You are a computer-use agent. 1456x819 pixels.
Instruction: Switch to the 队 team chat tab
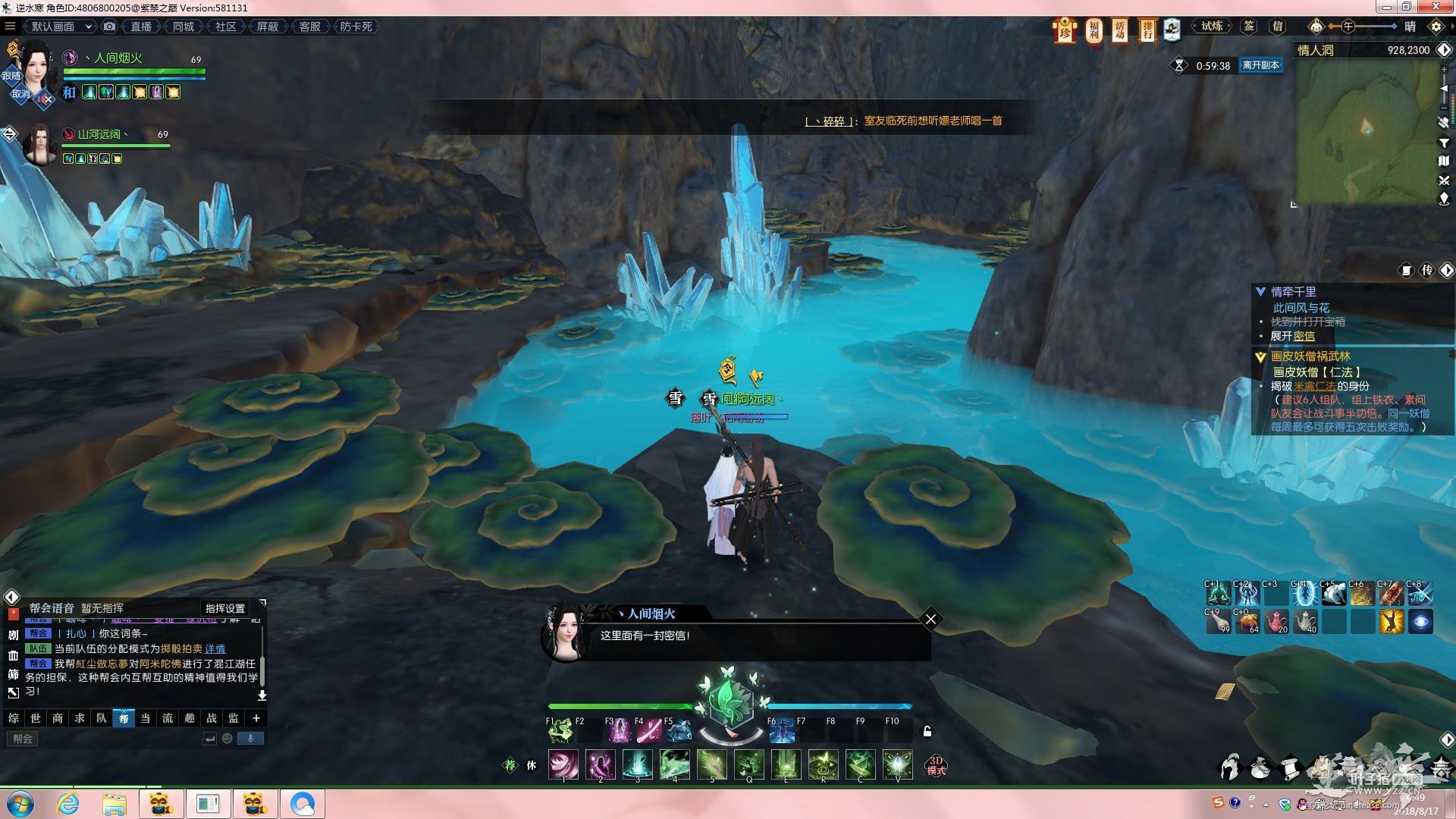pos(102,718)
